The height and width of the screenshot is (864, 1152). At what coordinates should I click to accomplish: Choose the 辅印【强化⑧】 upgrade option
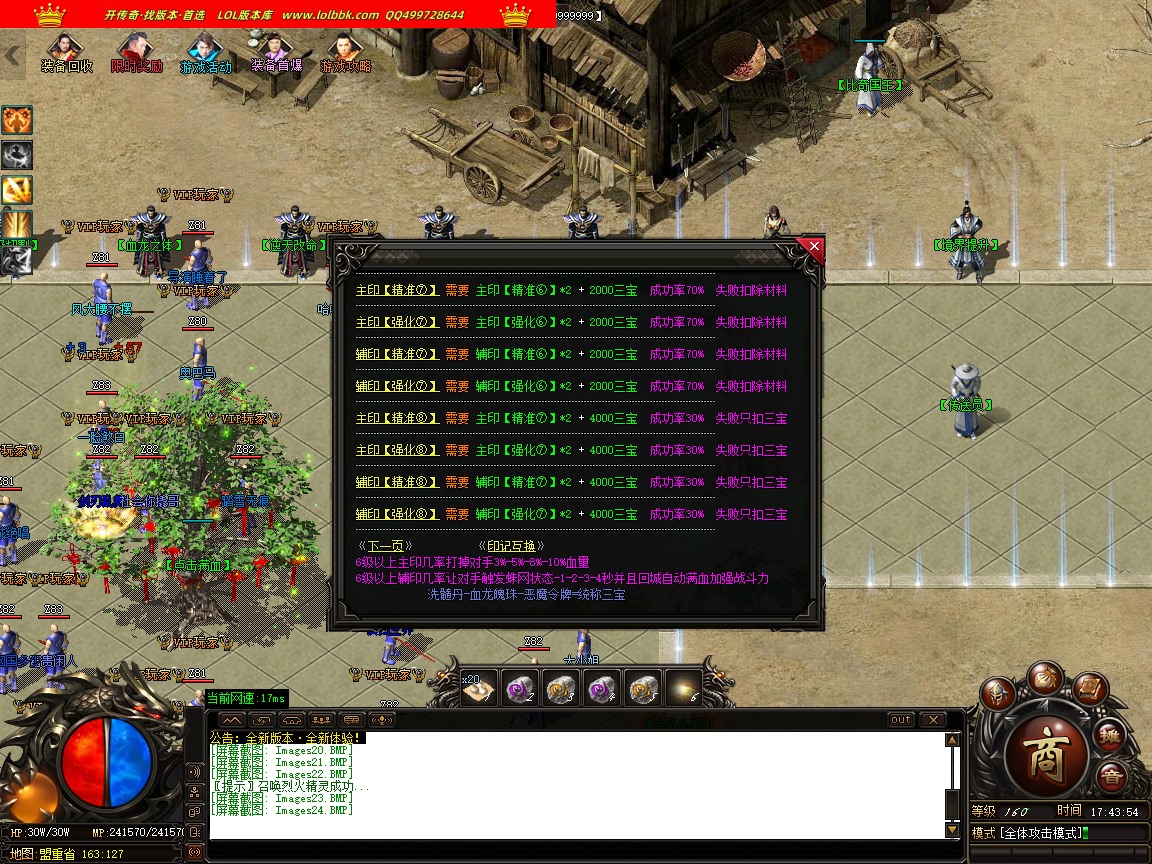click(397, 515)
